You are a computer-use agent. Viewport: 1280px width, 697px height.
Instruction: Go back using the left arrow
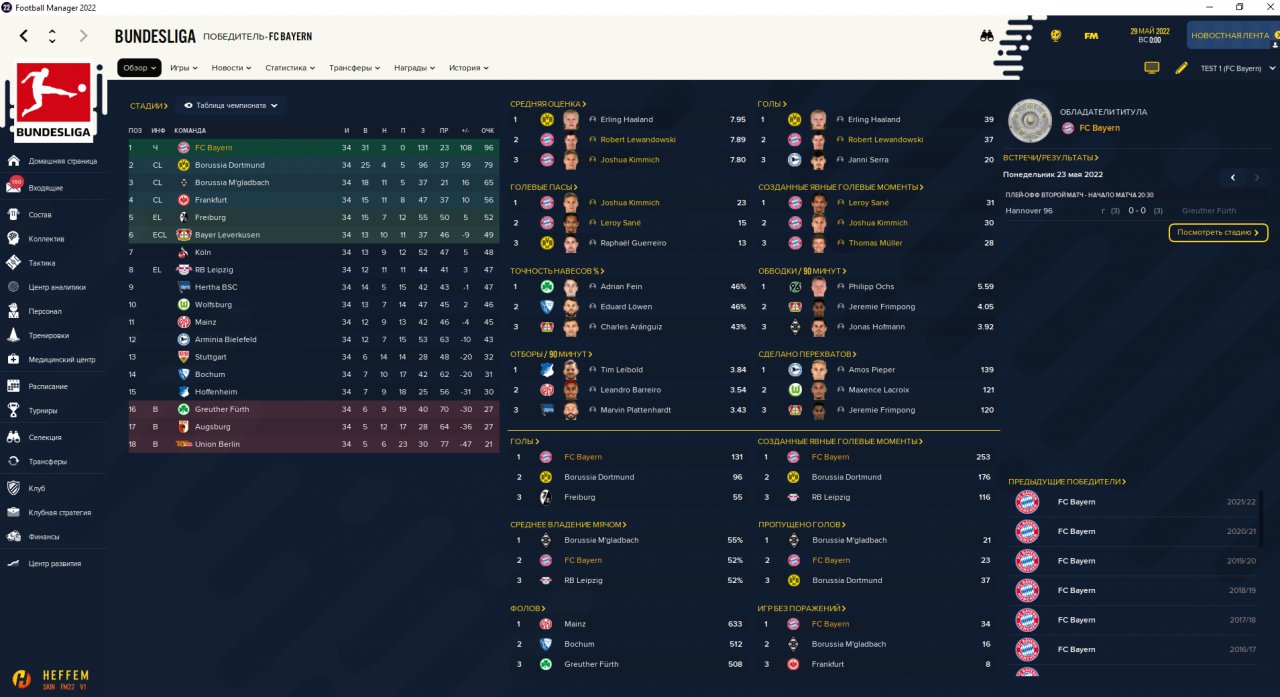(x=24, y=36)
